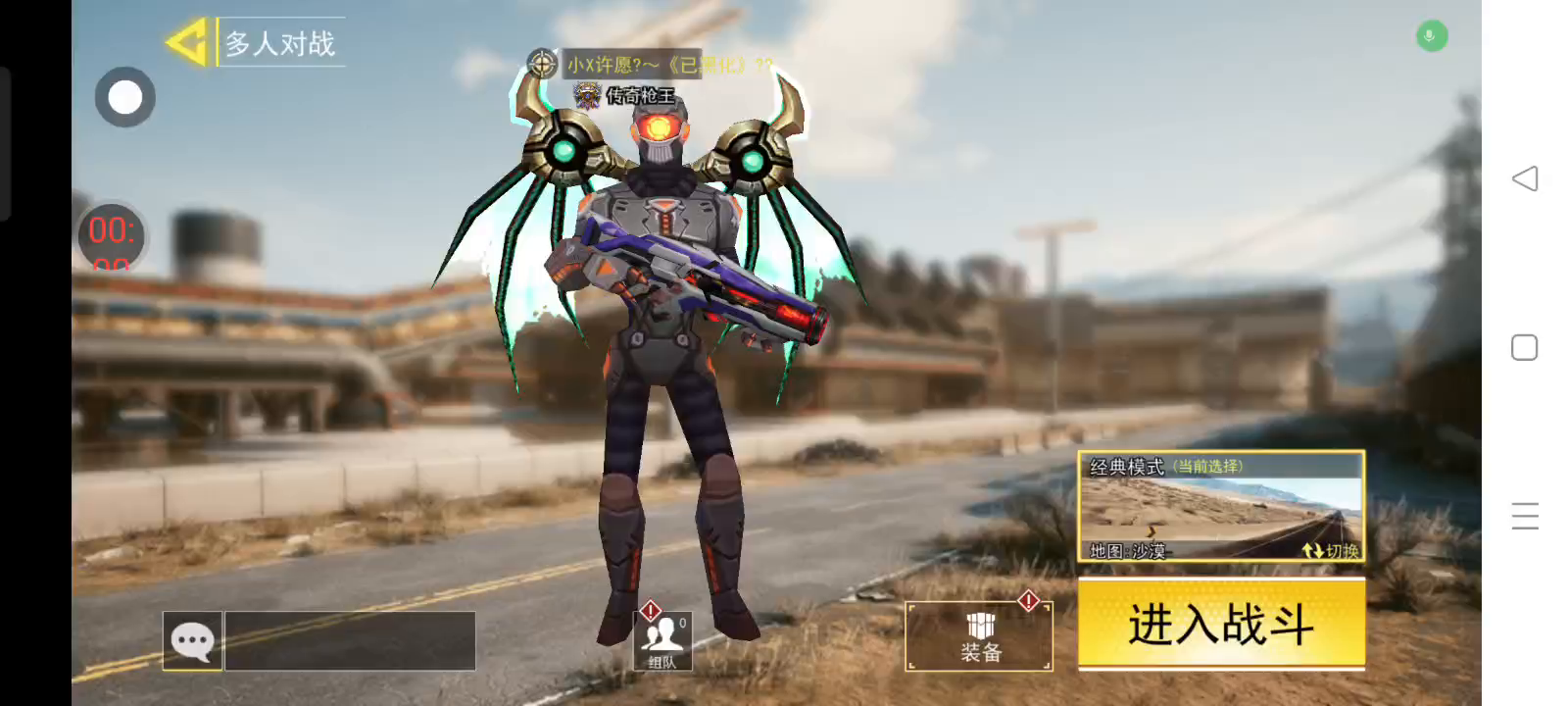This screenshot has height=706, width=1568.
Task: Open the 组队 team-up panel
Action: coord(663,639)
